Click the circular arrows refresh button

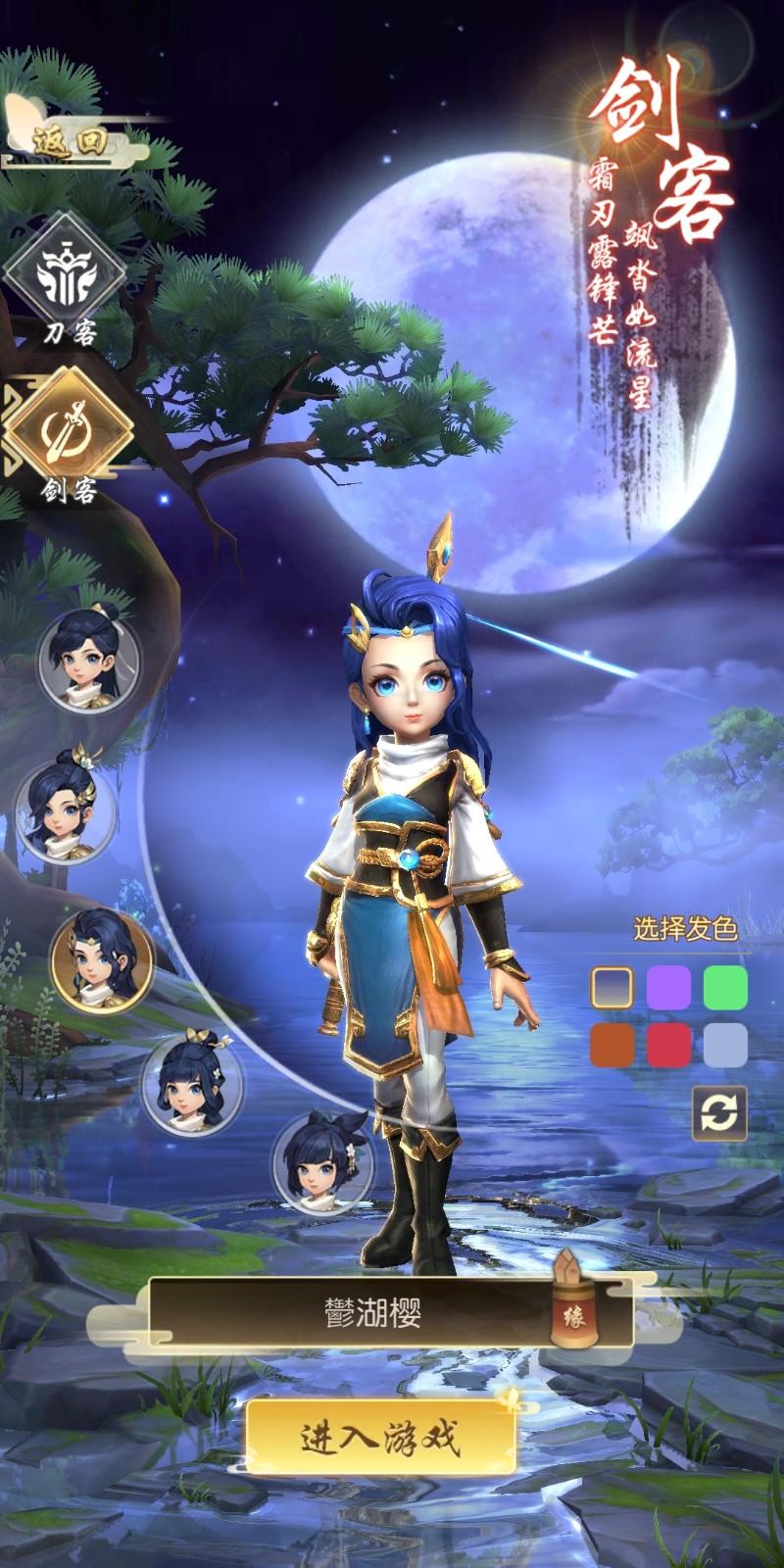coord(719,1113)
